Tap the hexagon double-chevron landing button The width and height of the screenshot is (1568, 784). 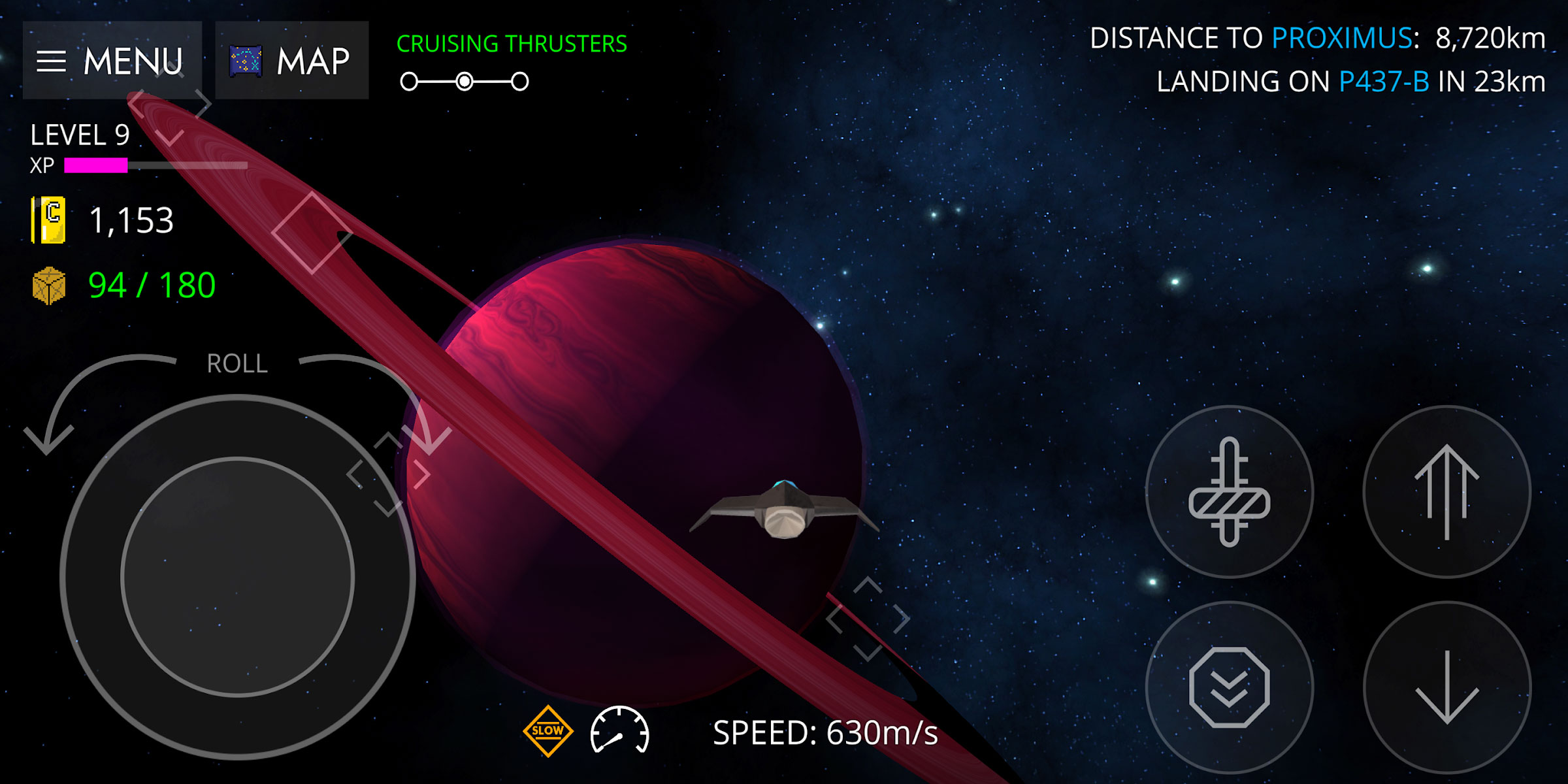[x=1229, y=687]
